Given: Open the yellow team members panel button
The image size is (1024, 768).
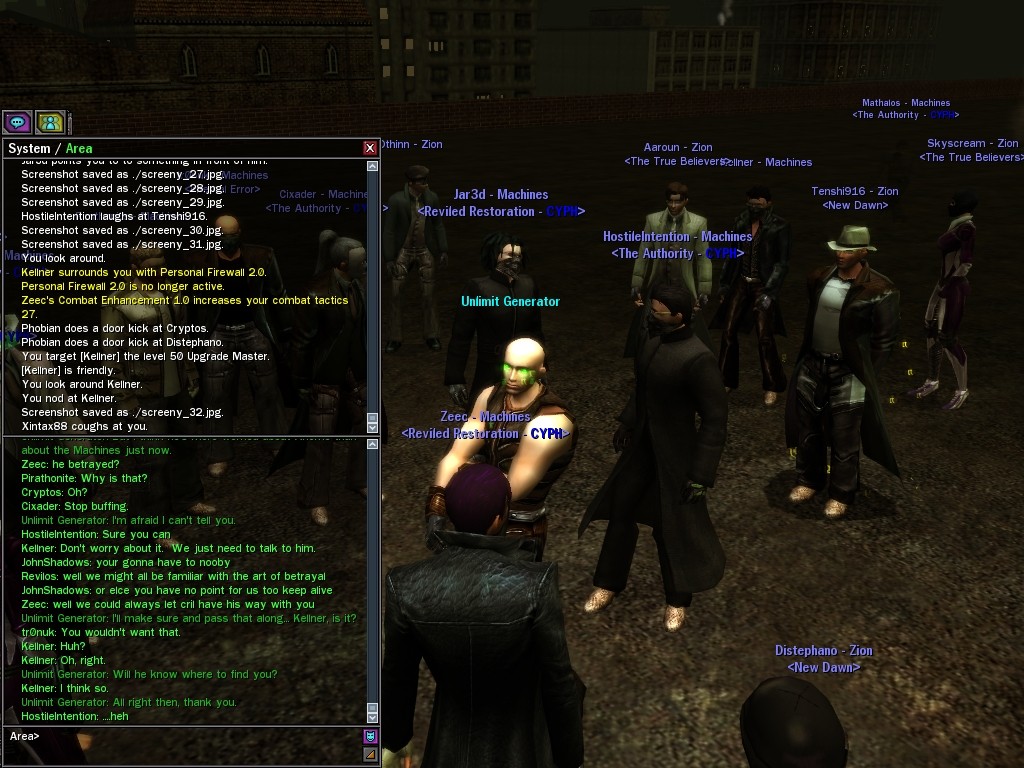Looking at the screenshot, I should pos(50,122).
